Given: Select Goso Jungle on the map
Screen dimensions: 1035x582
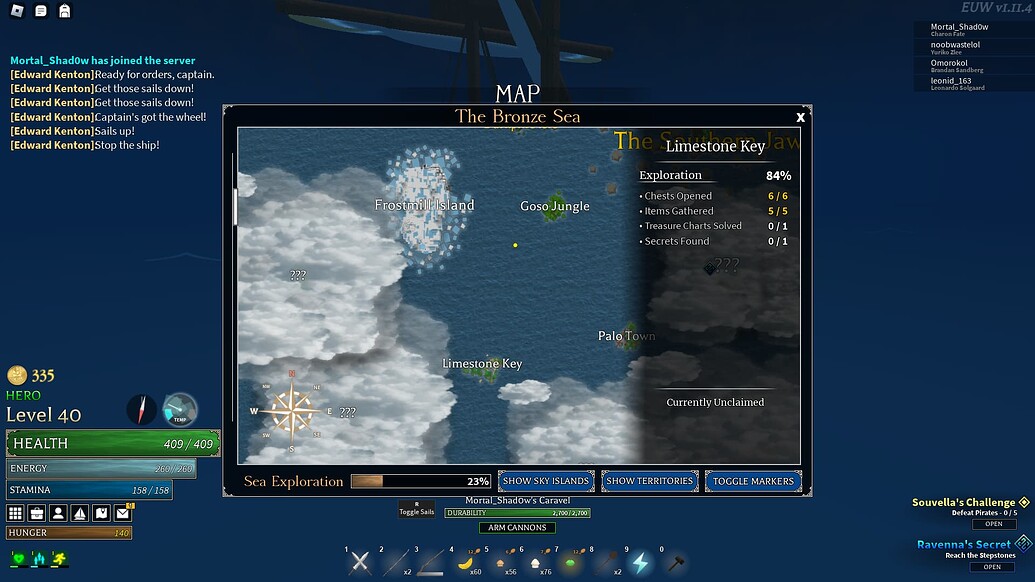Looking at the screenshot, I should [555, 206].
